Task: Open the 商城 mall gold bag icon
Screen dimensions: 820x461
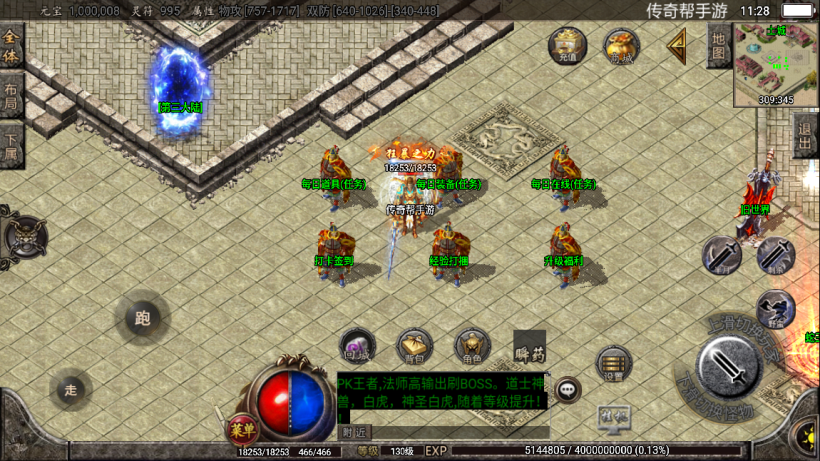Action: (x=621, y=46)
